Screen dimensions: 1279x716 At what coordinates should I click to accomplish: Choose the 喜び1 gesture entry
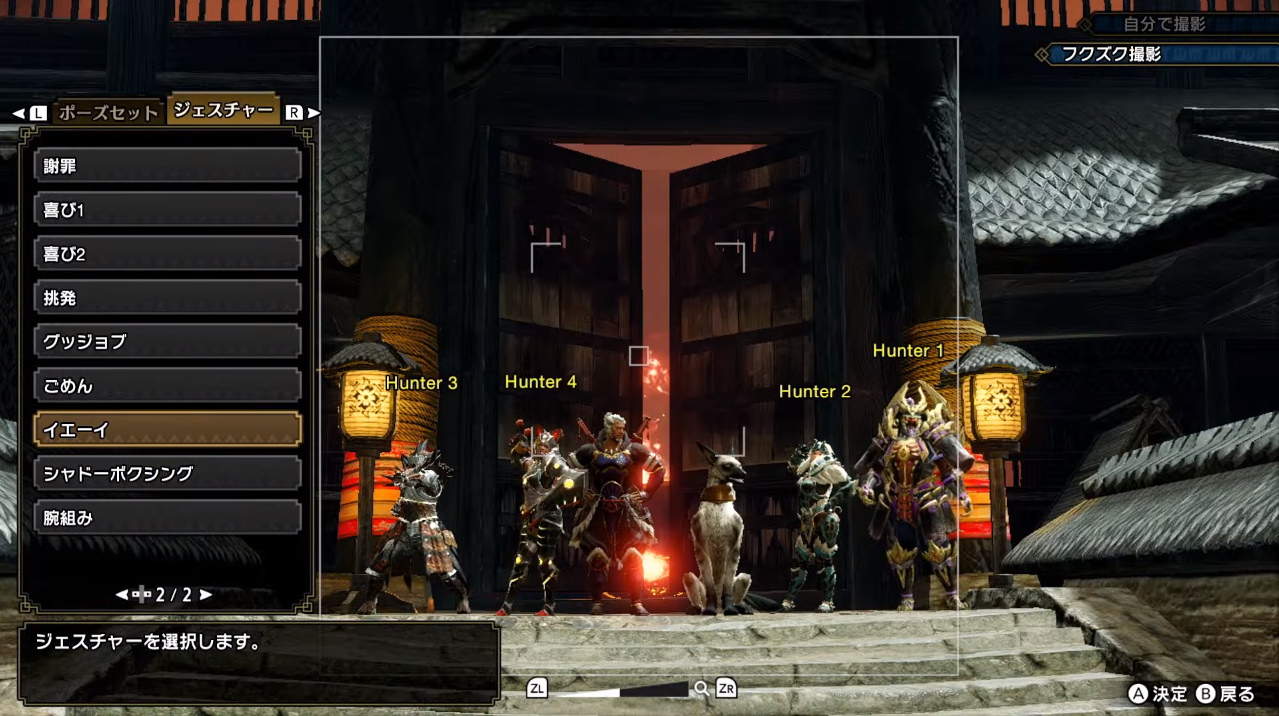point(168,210)
